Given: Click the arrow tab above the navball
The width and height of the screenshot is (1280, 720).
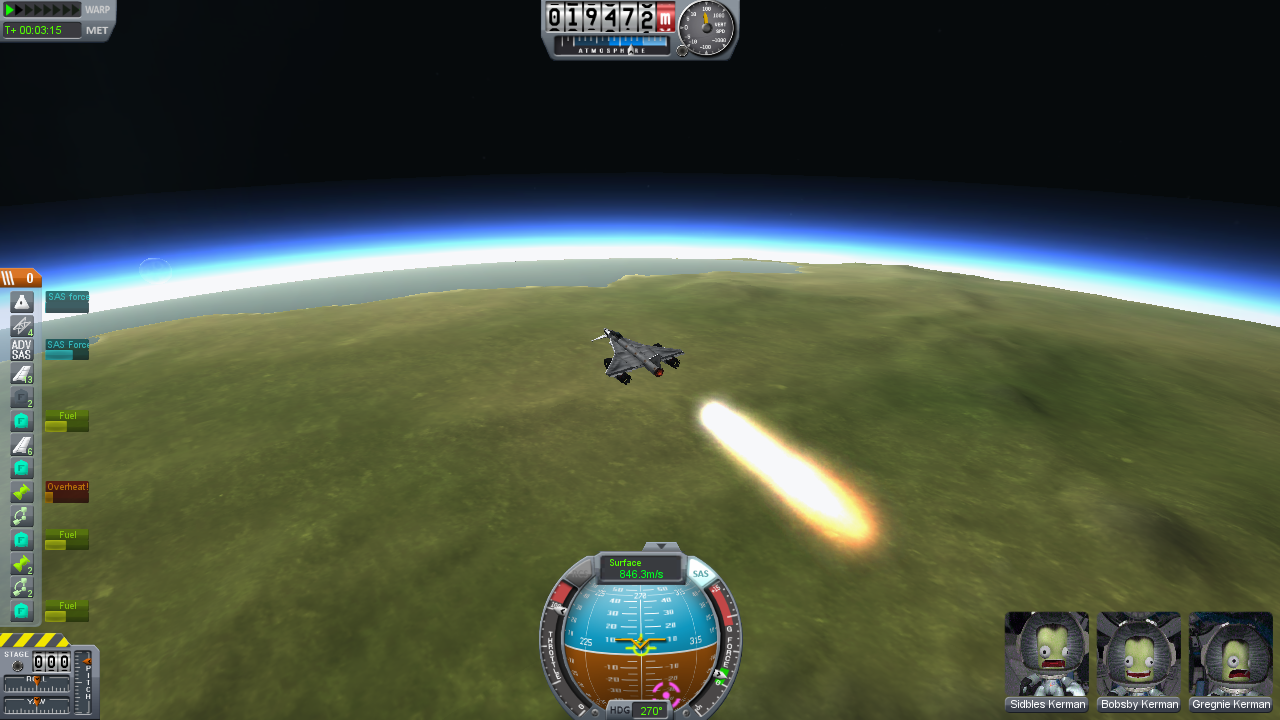Looking at the screenshot, I should click(x=660, y=548).
